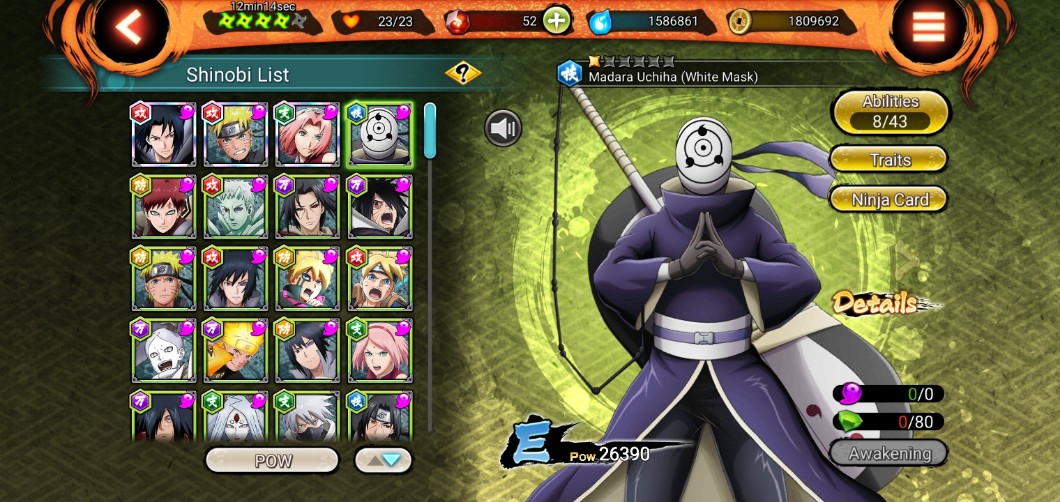1060x502 pixels.
Task: Choose the dark-haired Sasuke portrait at top-left
Action: pyautogui.click(x=163, y=134)
